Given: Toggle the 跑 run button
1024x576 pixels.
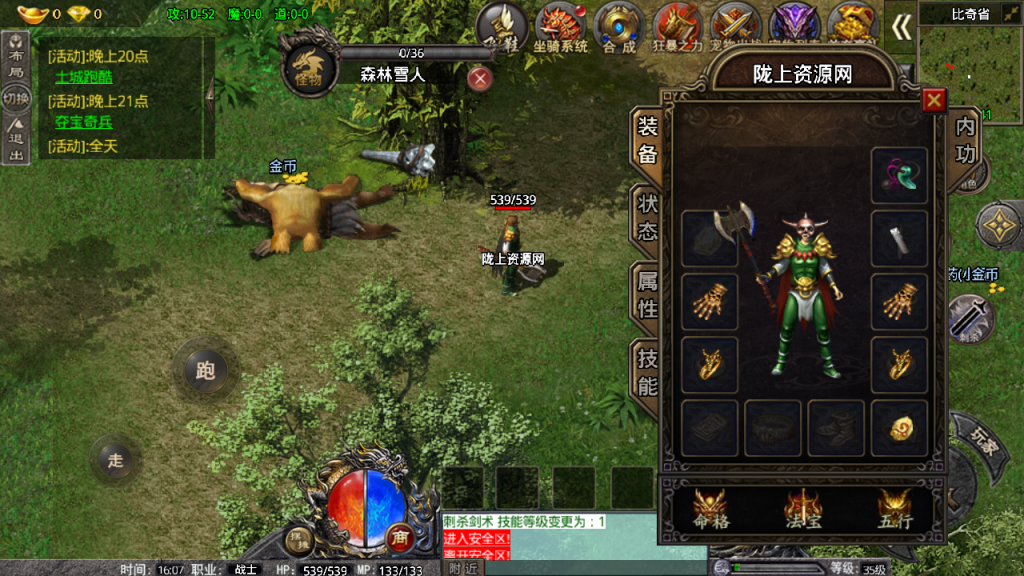Looking at the screenshot, I should point(206,371).
